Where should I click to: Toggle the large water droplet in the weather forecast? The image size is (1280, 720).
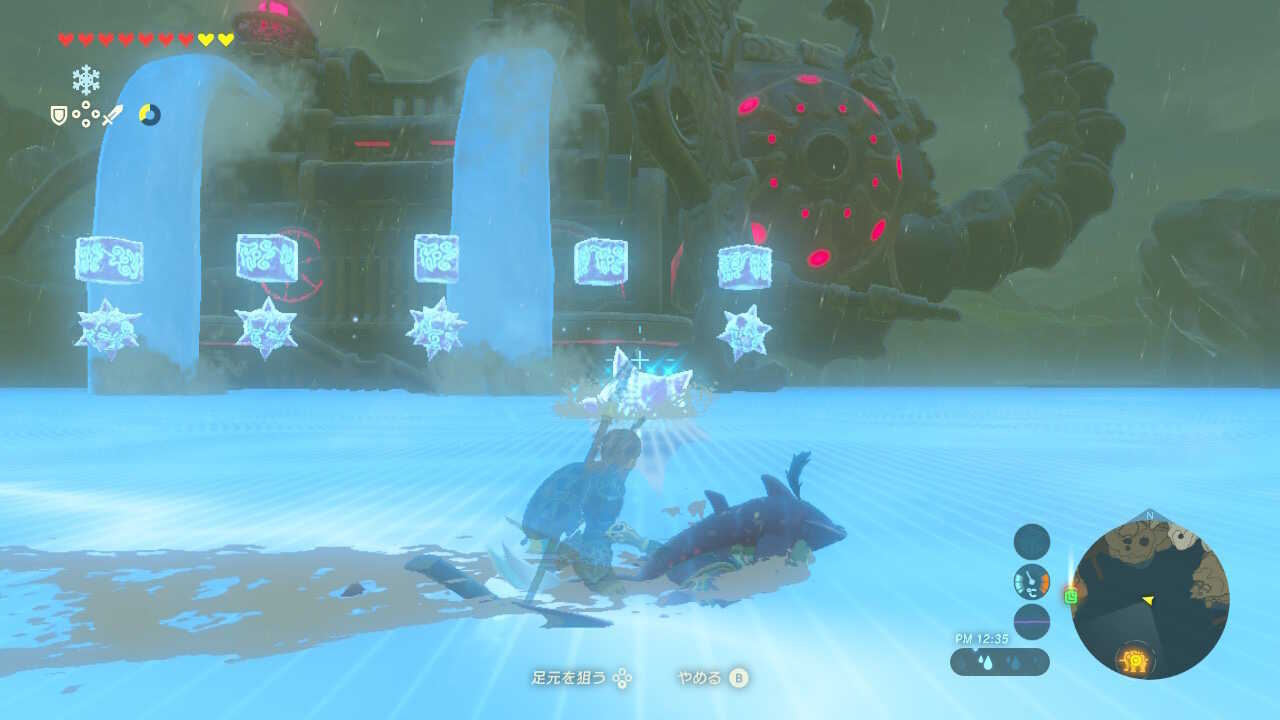(986, 661)
